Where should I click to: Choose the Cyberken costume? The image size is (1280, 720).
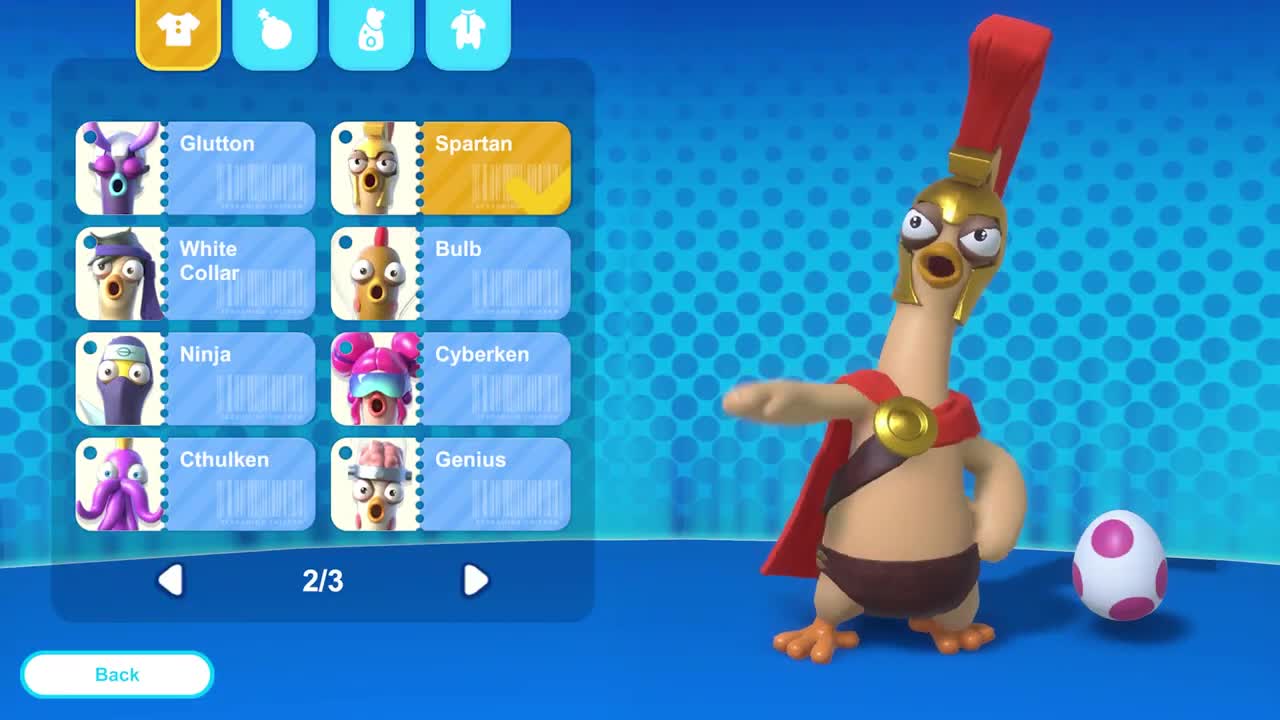(x=451, y=379)
